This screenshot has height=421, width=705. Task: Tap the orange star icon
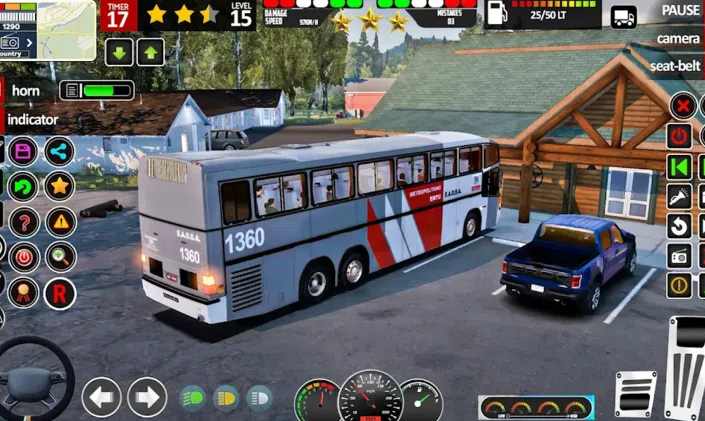(x=59, y=185)
